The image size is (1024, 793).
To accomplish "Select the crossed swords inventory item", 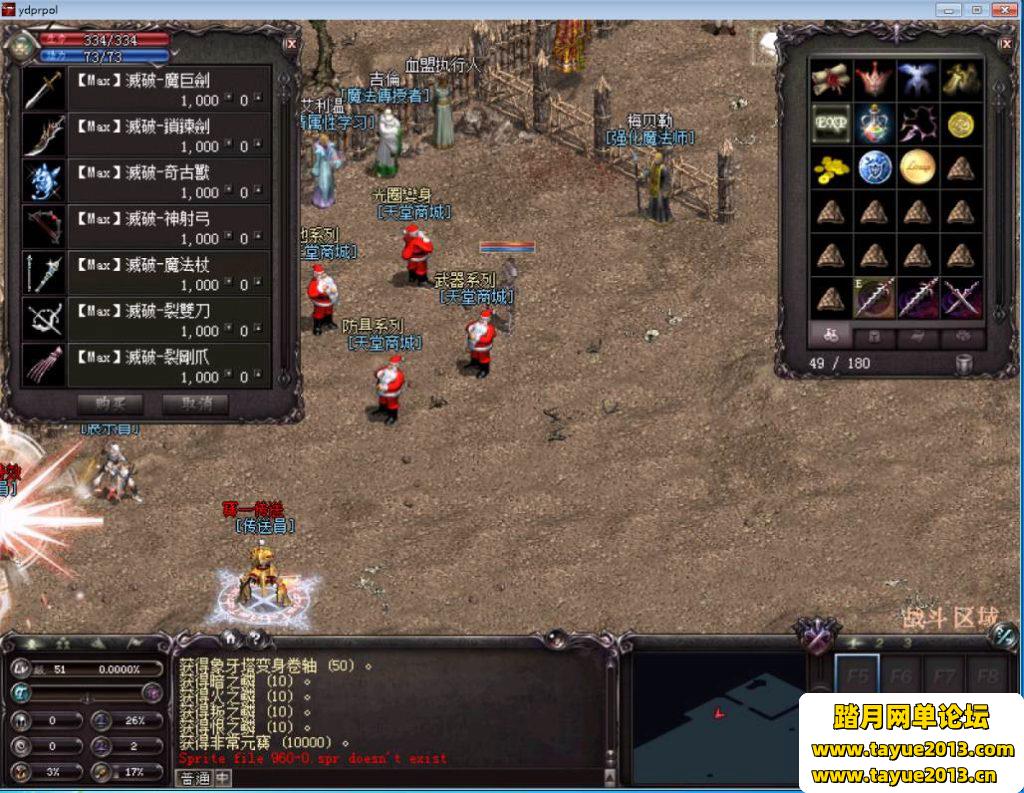I will (x=961, y=298).
